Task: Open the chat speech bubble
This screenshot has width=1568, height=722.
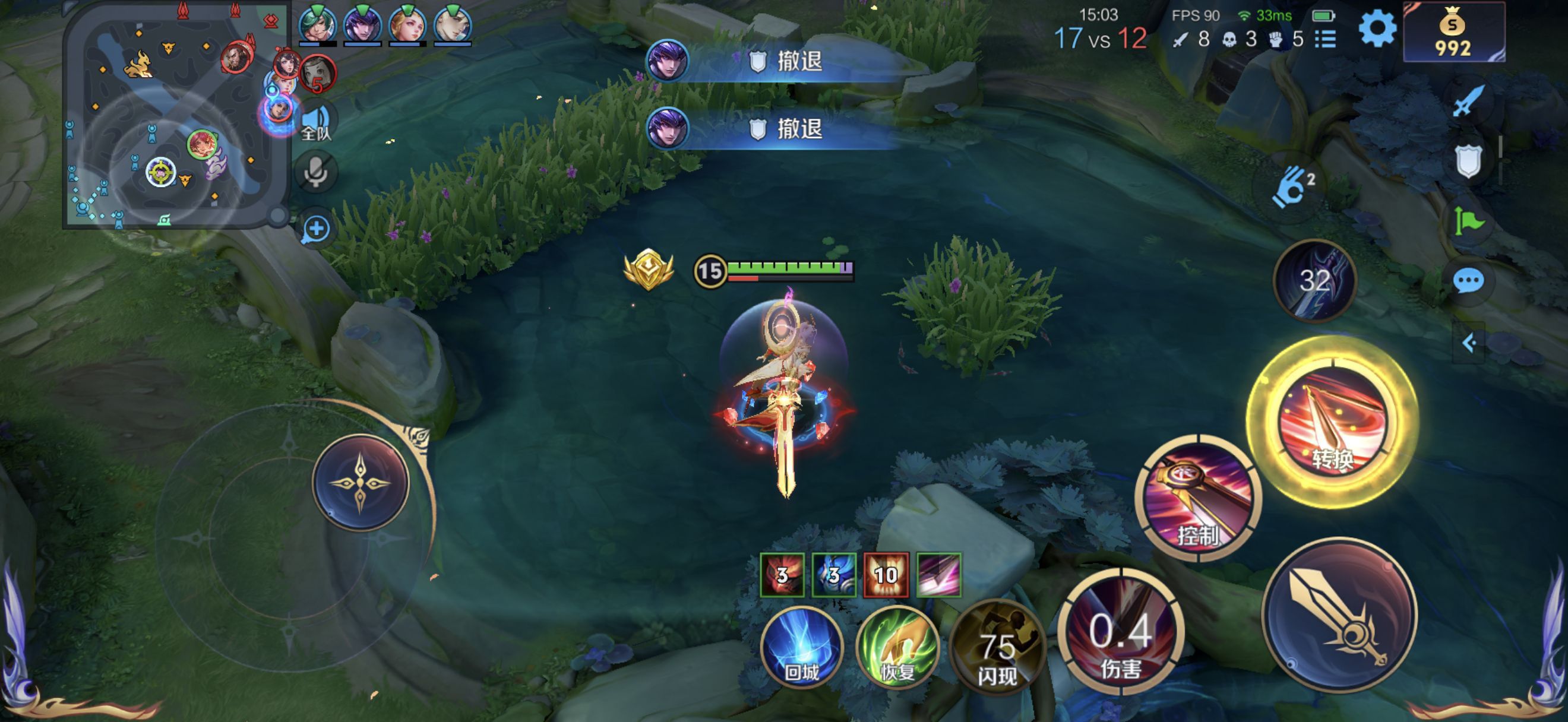Action: click(x=1468, y=281)
